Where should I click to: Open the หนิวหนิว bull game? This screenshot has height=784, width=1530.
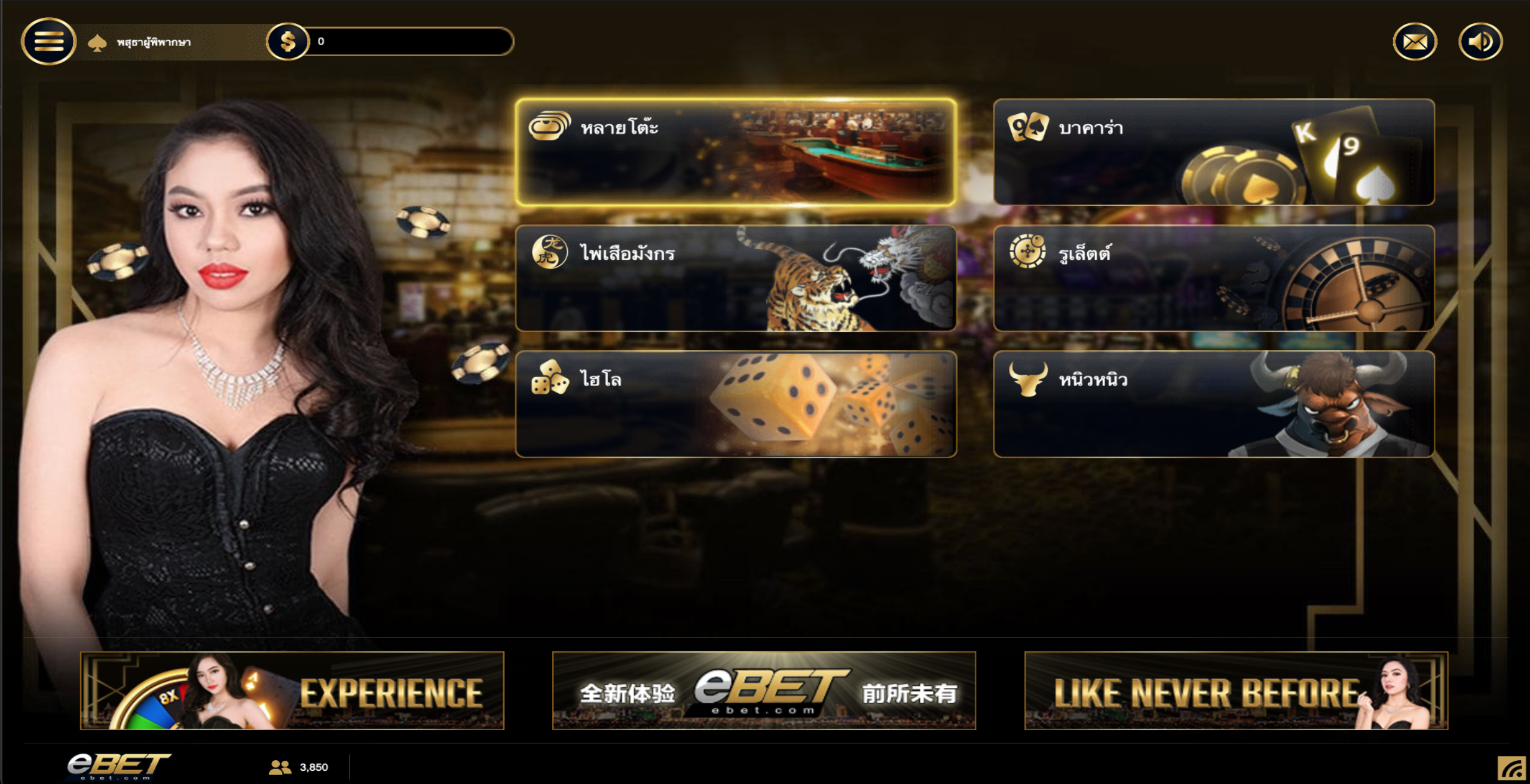click(x=1213, y=404)
